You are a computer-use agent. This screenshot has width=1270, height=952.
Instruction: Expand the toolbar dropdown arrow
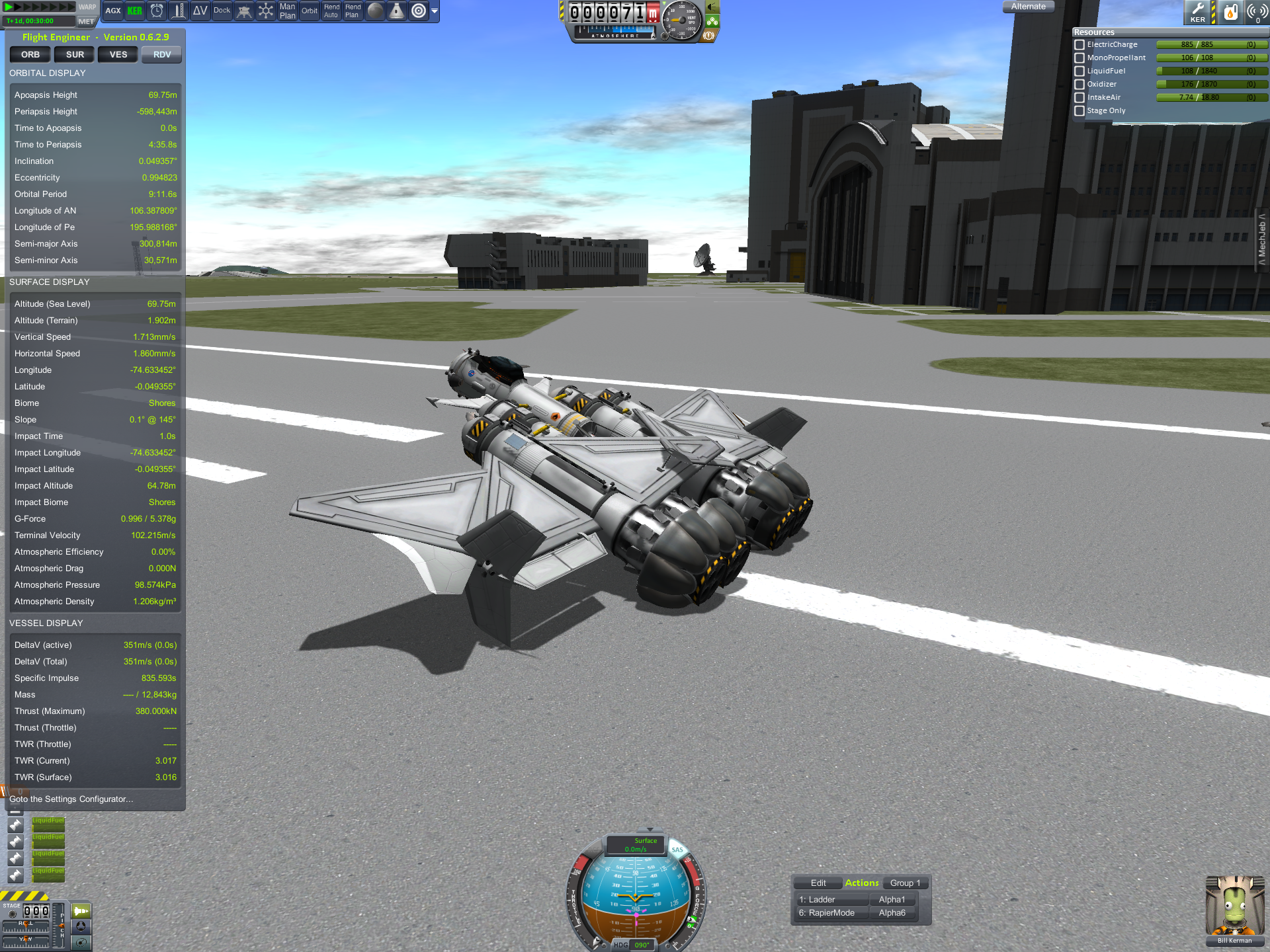pos(435,11)
